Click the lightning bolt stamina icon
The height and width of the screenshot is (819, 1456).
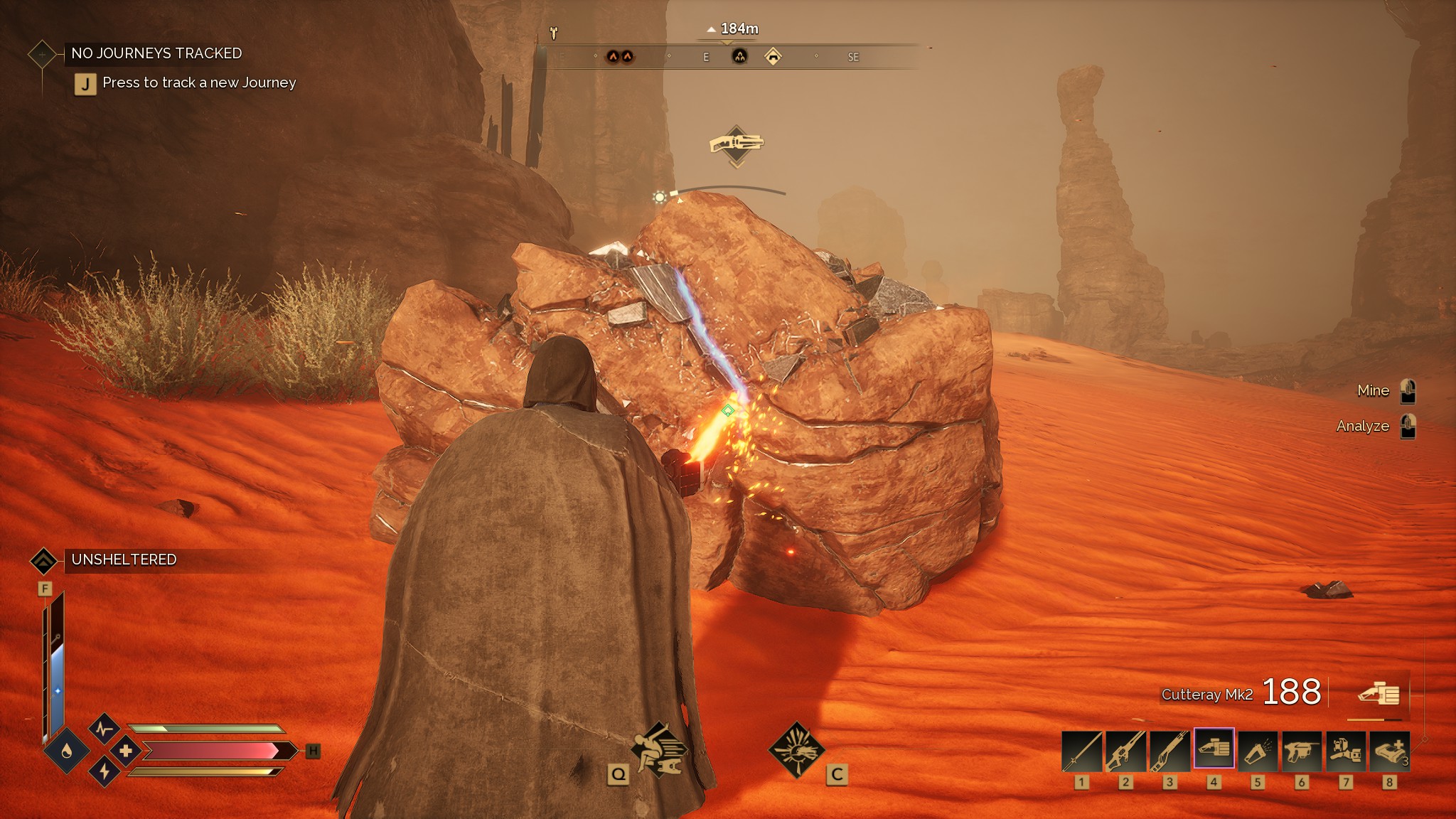(x=105, y=771)
